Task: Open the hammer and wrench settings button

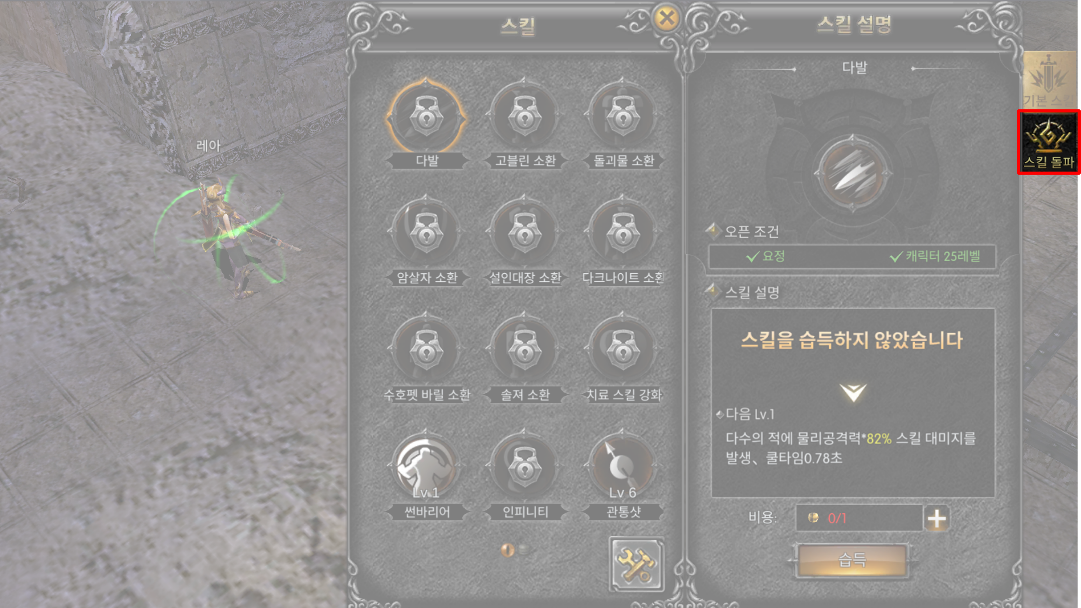Action: (x=636, y=565)
